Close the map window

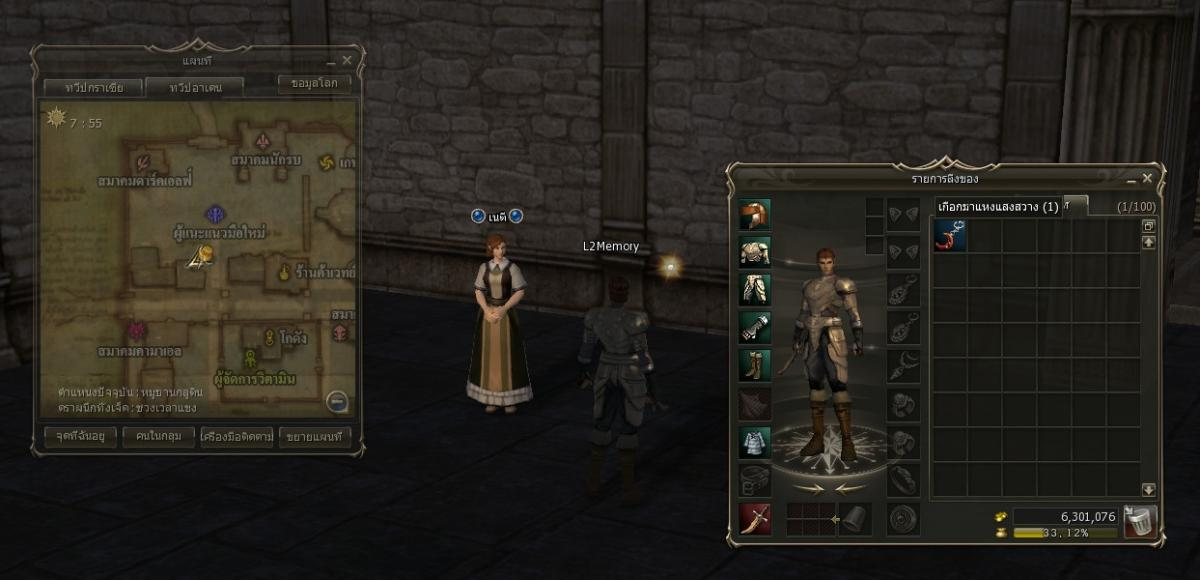click(x=347, y=61)
